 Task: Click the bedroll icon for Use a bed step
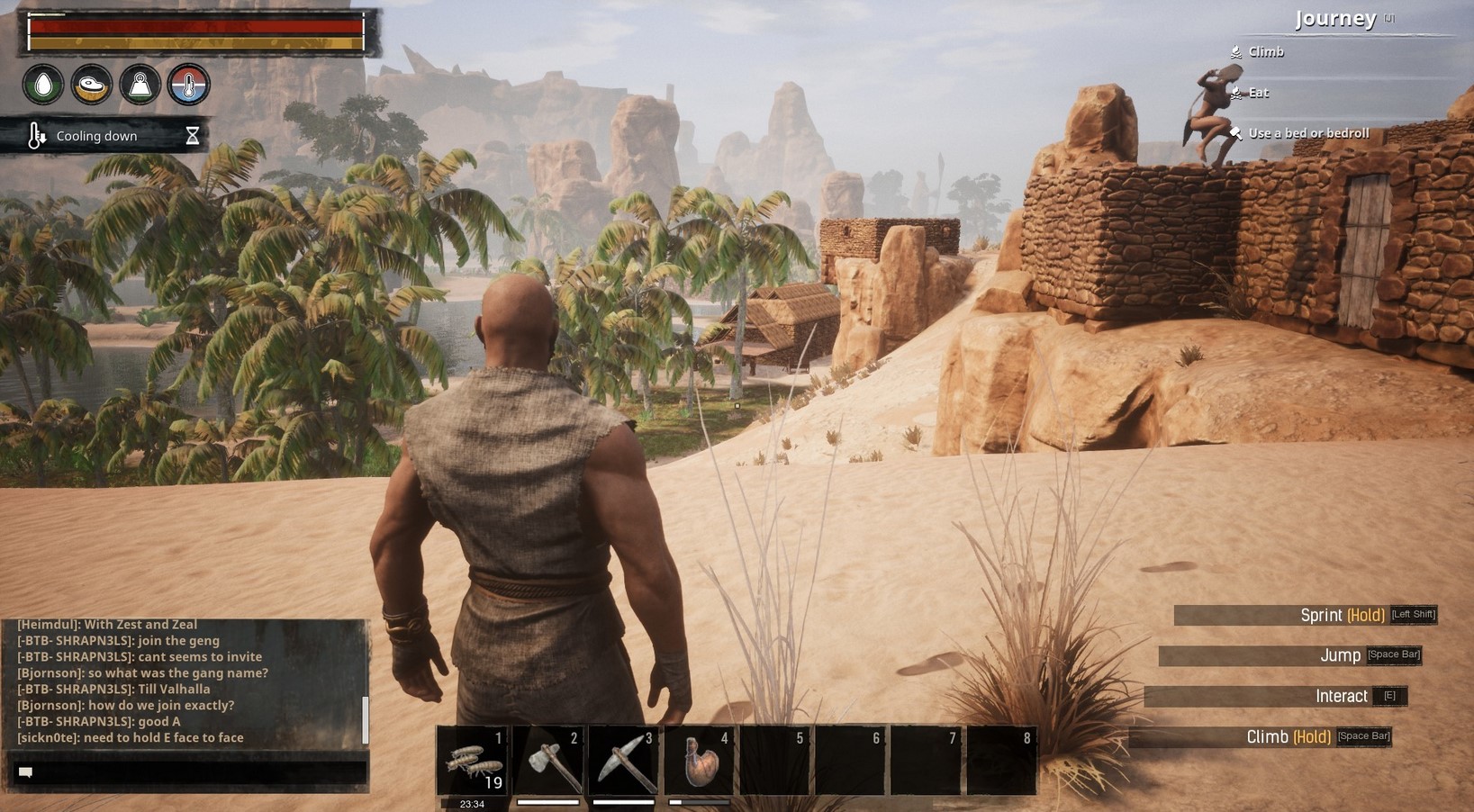1234,132
